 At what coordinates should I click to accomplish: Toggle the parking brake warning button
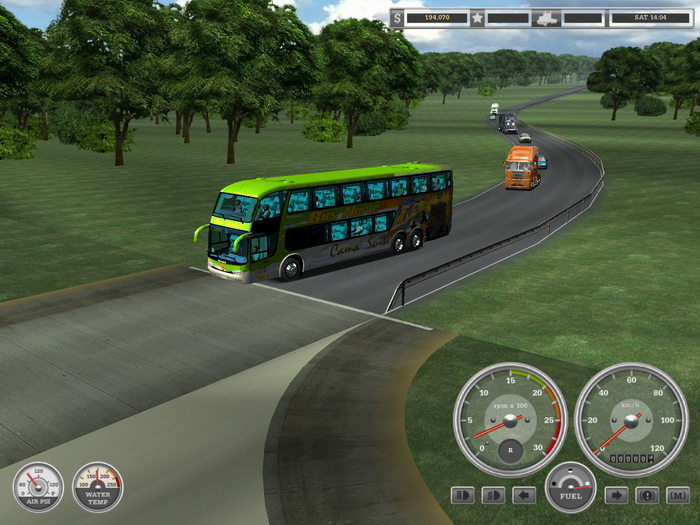647,495
